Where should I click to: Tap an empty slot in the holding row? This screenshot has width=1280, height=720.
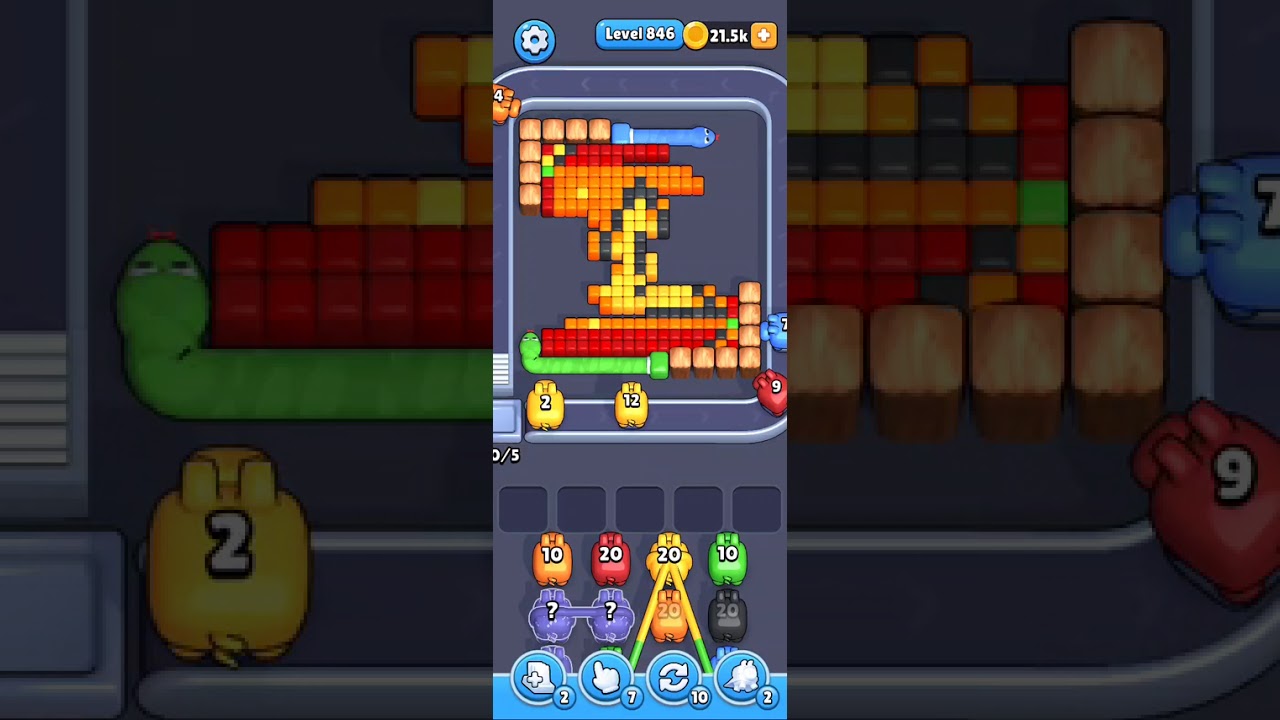(522, 509)
